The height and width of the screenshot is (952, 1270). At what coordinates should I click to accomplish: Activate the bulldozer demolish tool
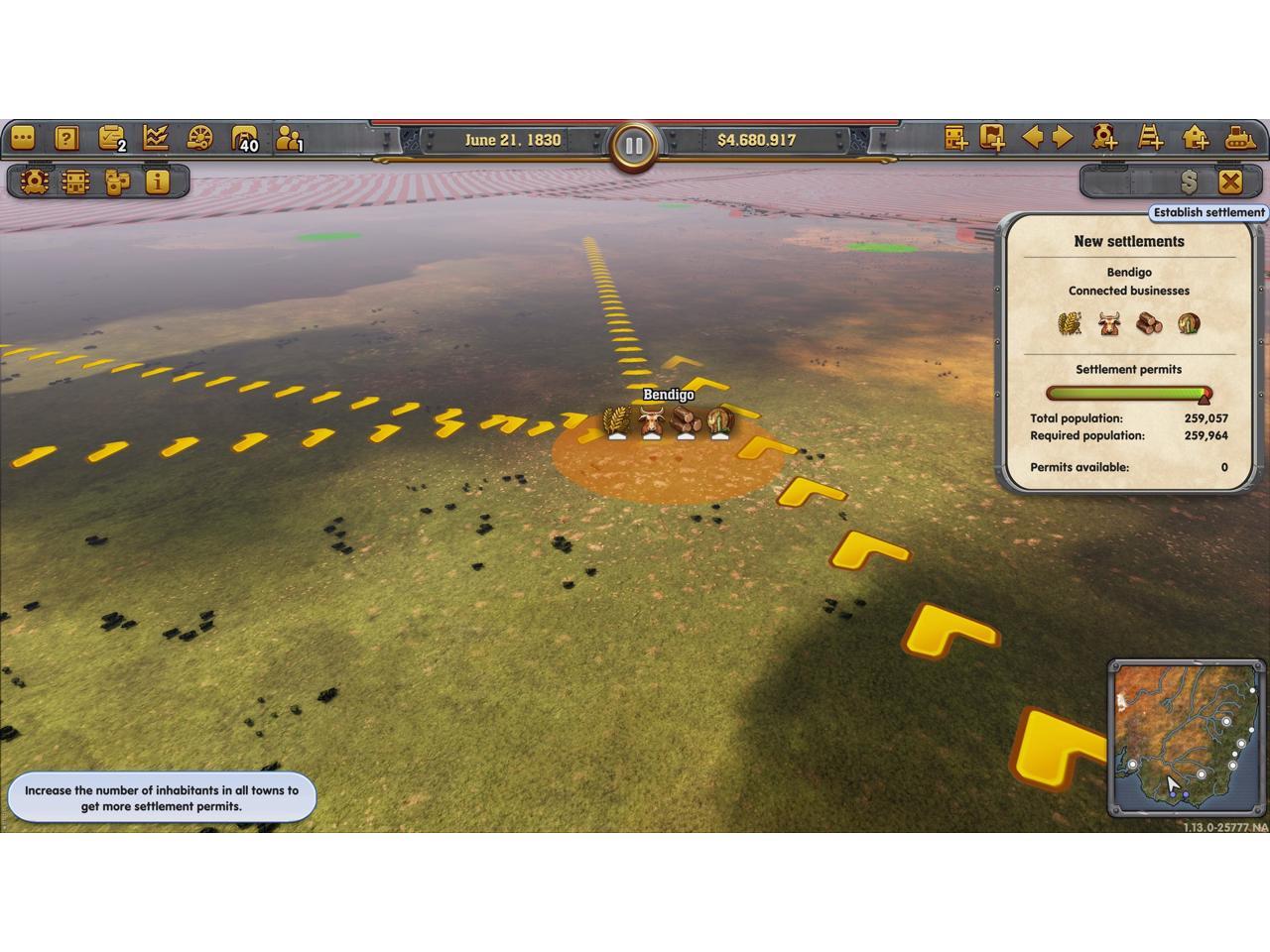pos(1240,137)
